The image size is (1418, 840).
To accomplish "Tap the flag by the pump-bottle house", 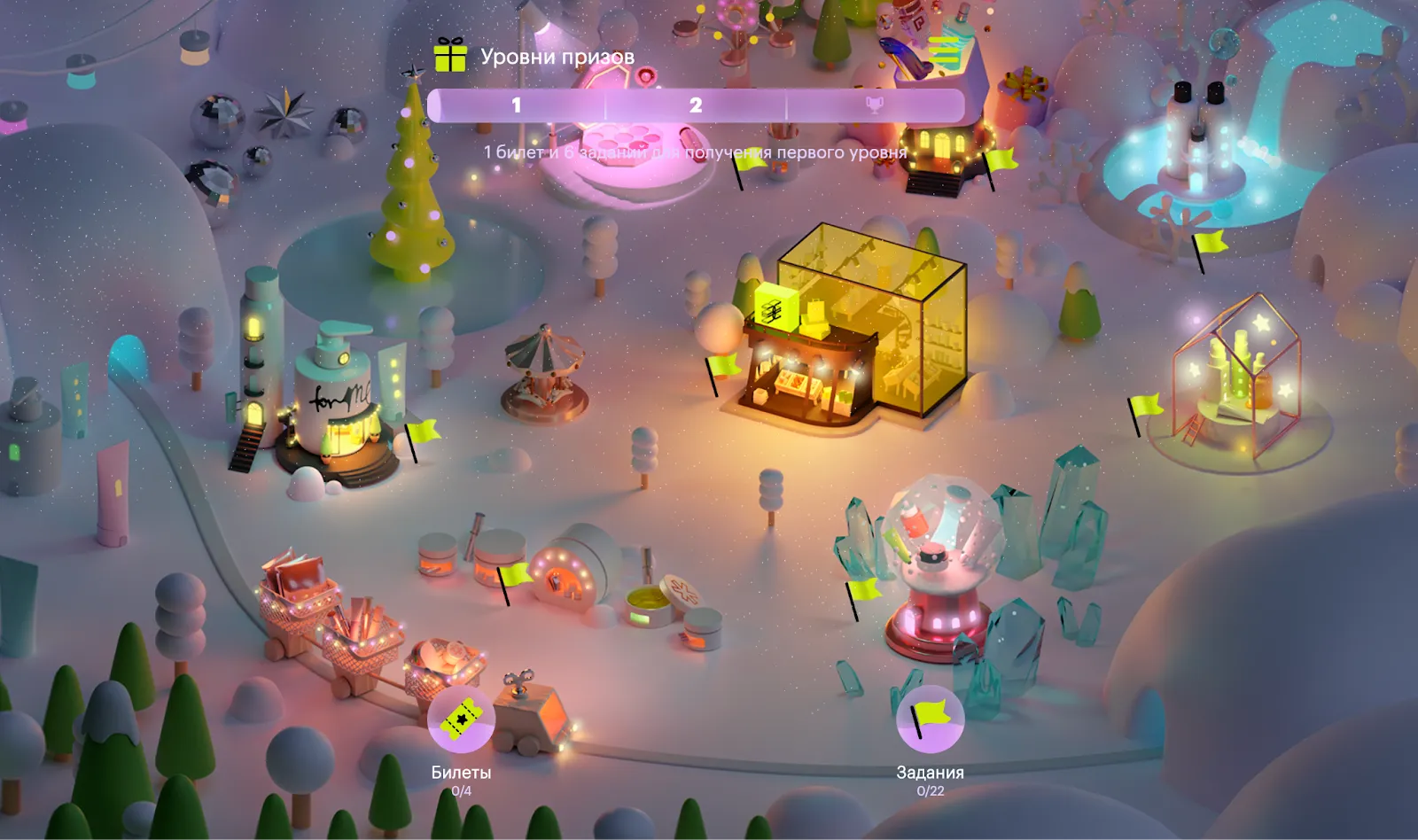I will click(x=422, y=433).
